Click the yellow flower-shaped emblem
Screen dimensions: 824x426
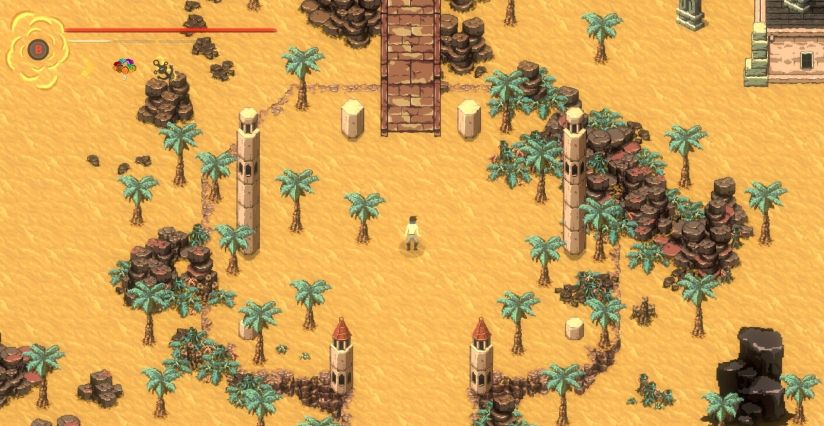[x=37, y=47]
